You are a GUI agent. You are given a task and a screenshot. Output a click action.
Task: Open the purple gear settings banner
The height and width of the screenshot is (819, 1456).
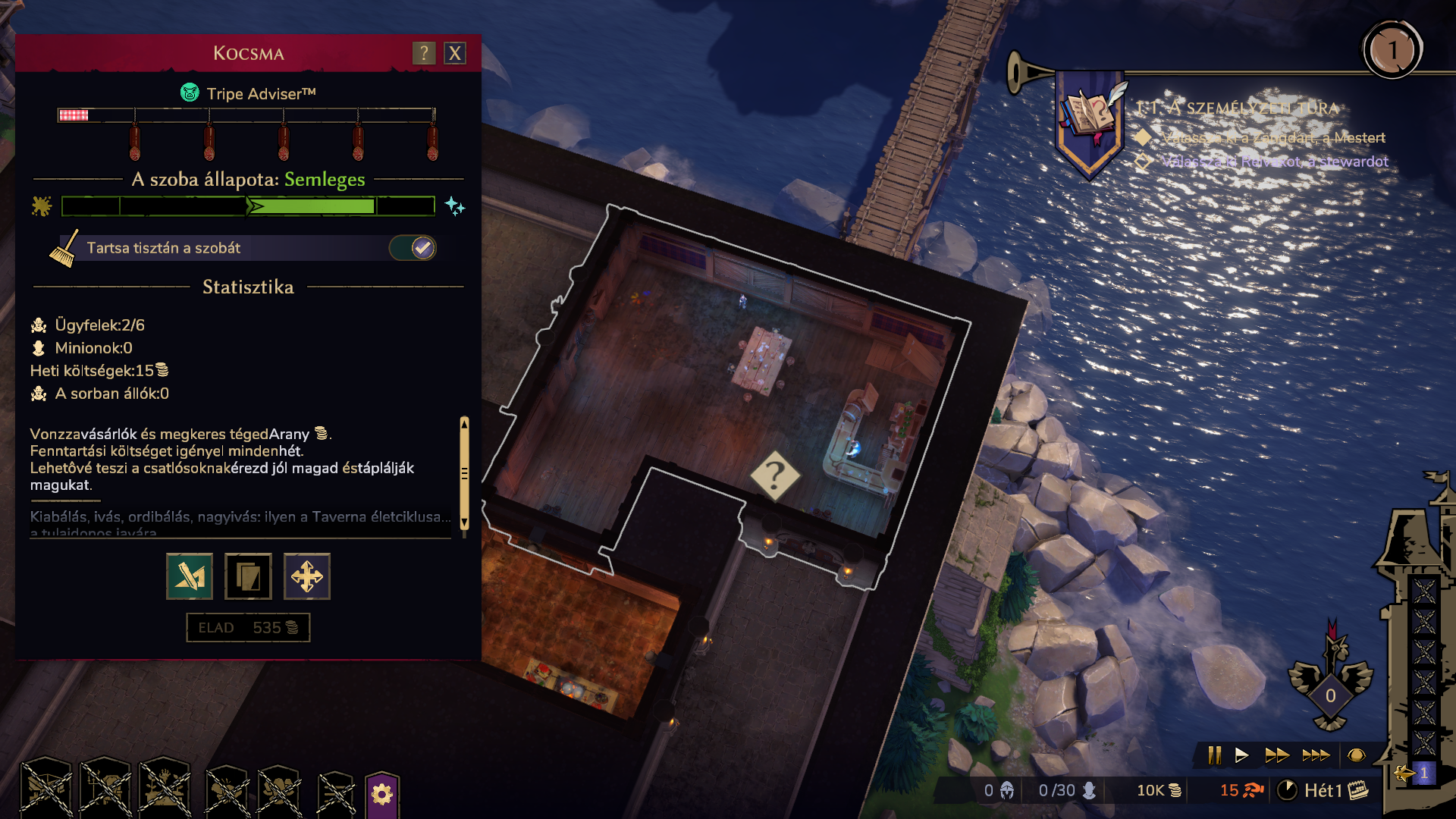pos(382,794)
